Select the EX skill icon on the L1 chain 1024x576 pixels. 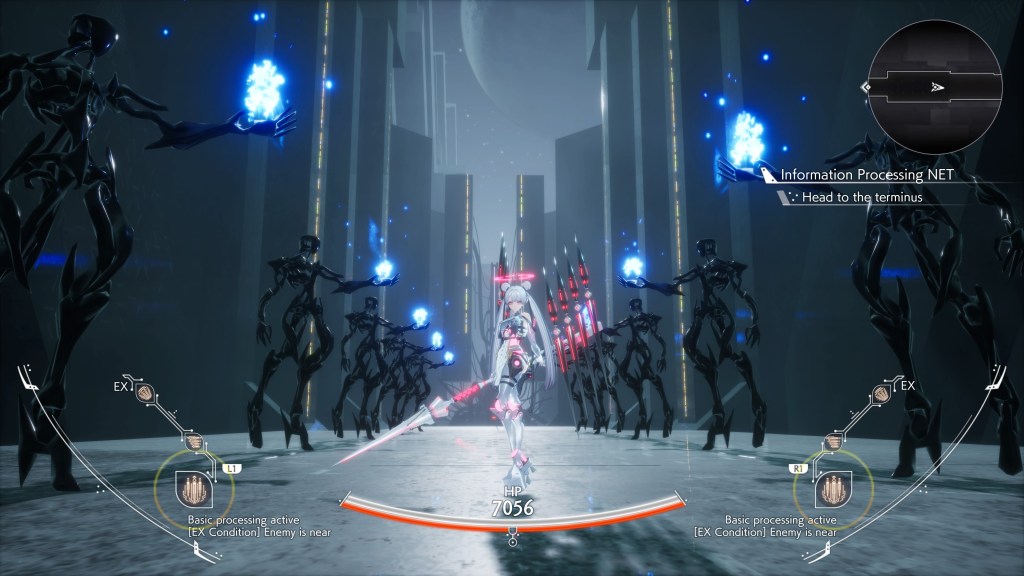coord(145,394)
